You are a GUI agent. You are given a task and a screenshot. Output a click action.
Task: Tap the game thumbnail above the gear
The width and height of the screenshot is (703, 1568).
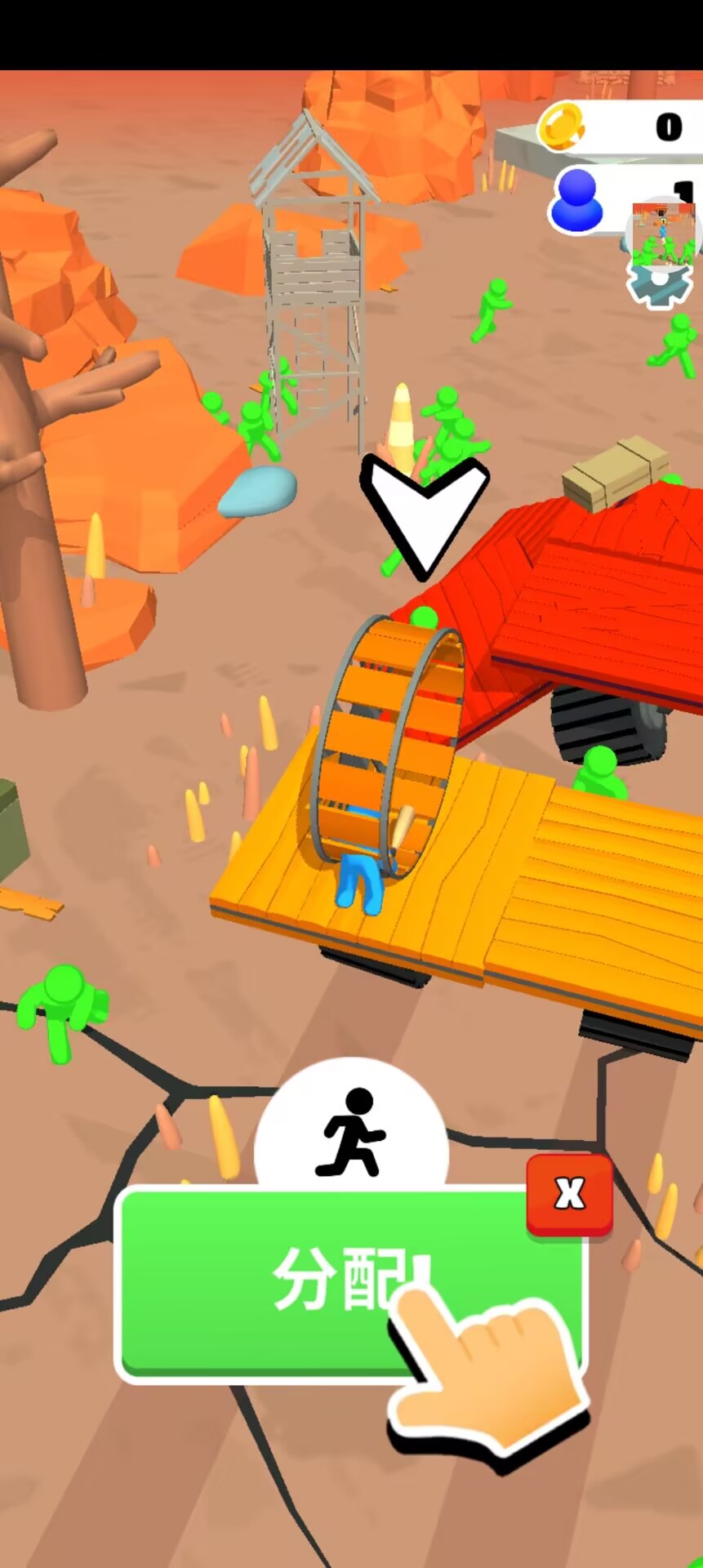[x=664, y=231]
